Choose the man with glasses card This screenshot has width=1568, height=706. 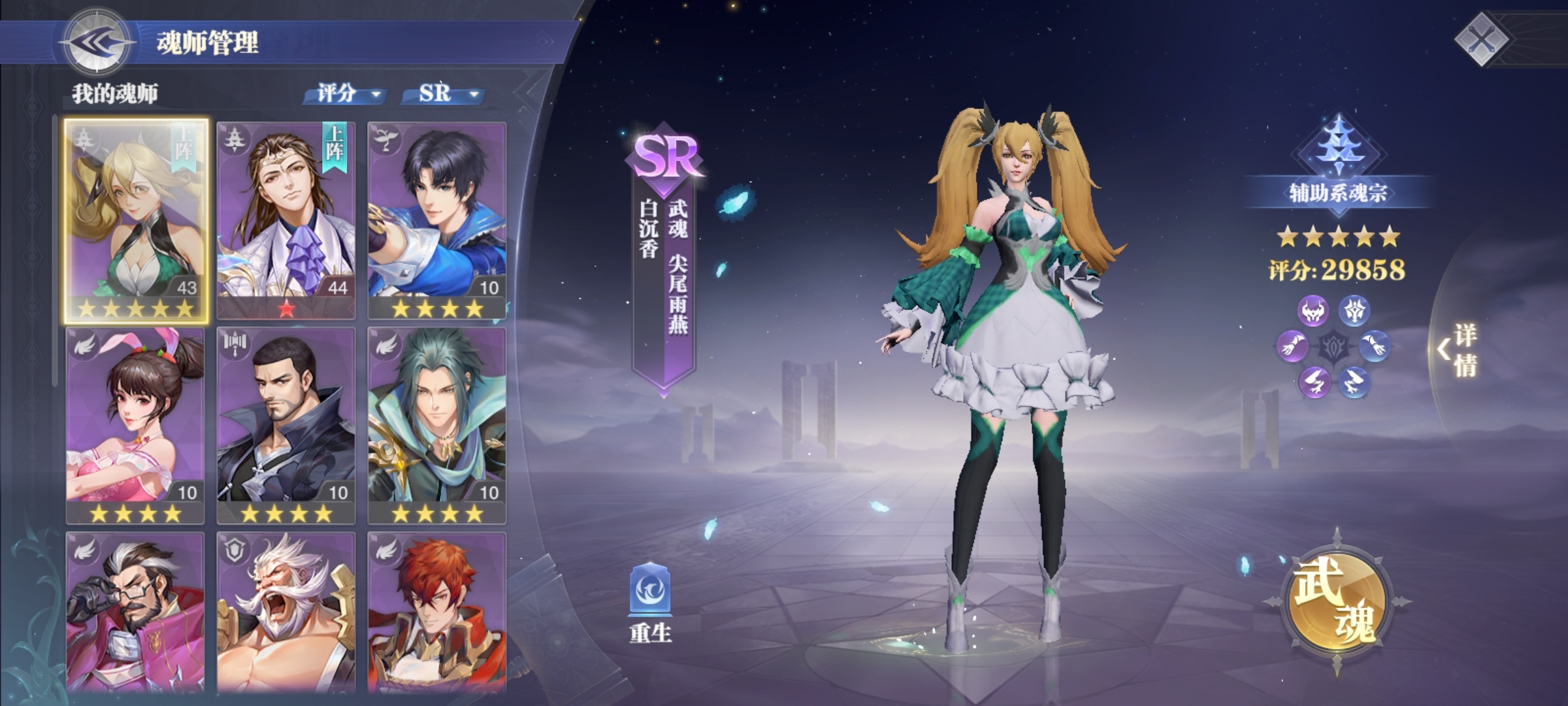click(x=135, y=611)
